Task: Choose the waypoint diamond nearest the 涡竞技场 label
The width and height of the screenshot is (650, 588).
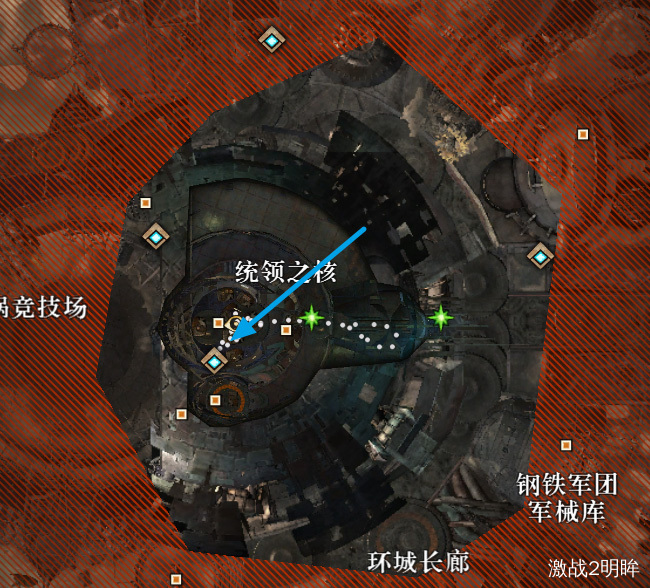Action: (x=156, y=237)
